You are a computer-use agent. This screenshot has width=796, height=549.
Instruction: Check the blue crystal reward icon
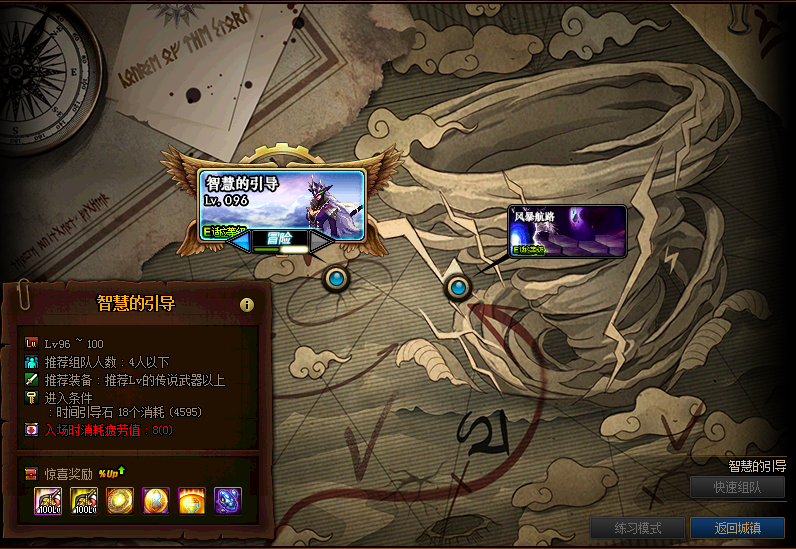[x=228, y=500]
